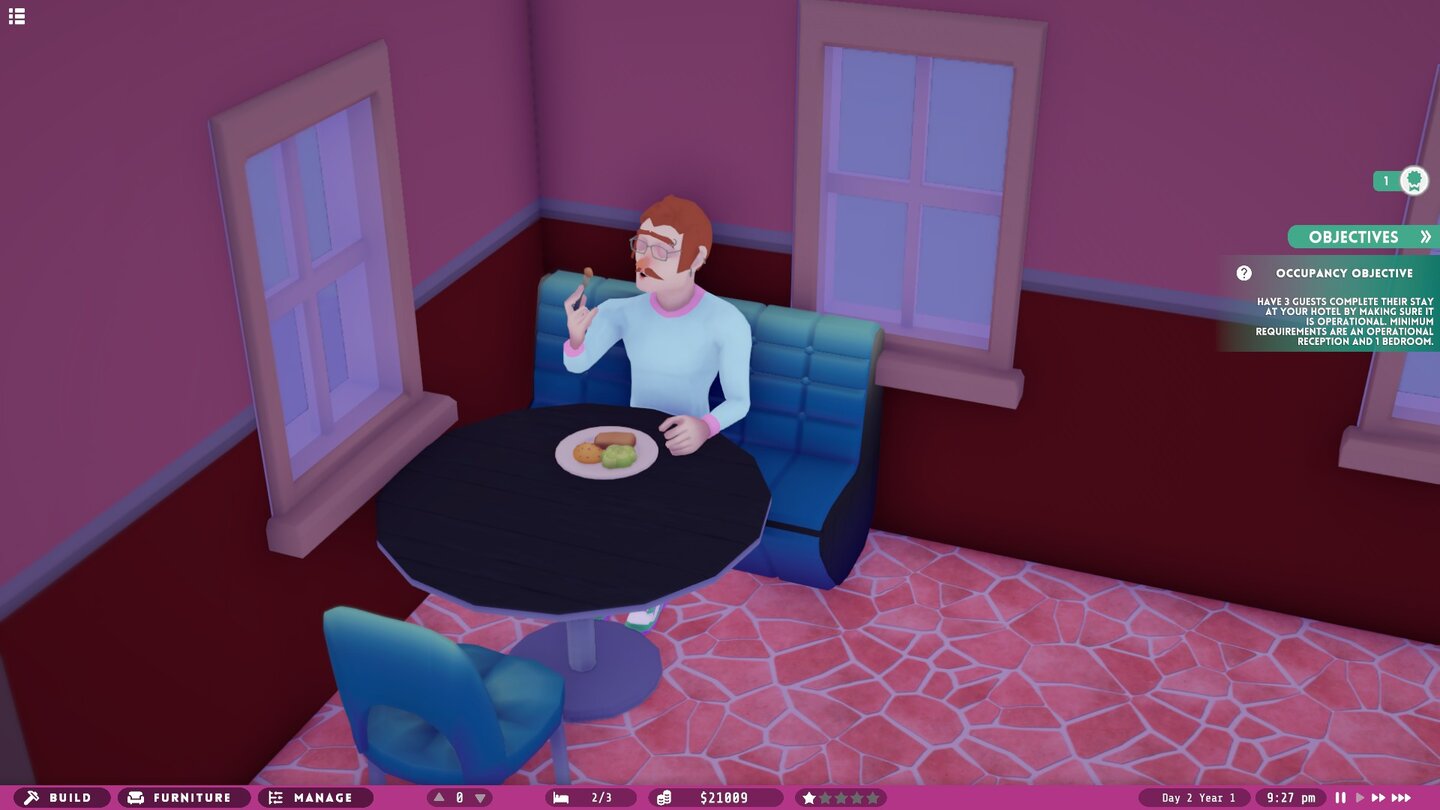
Task: Increase floor level with the up arrow
Action: [x=437, y=797]
